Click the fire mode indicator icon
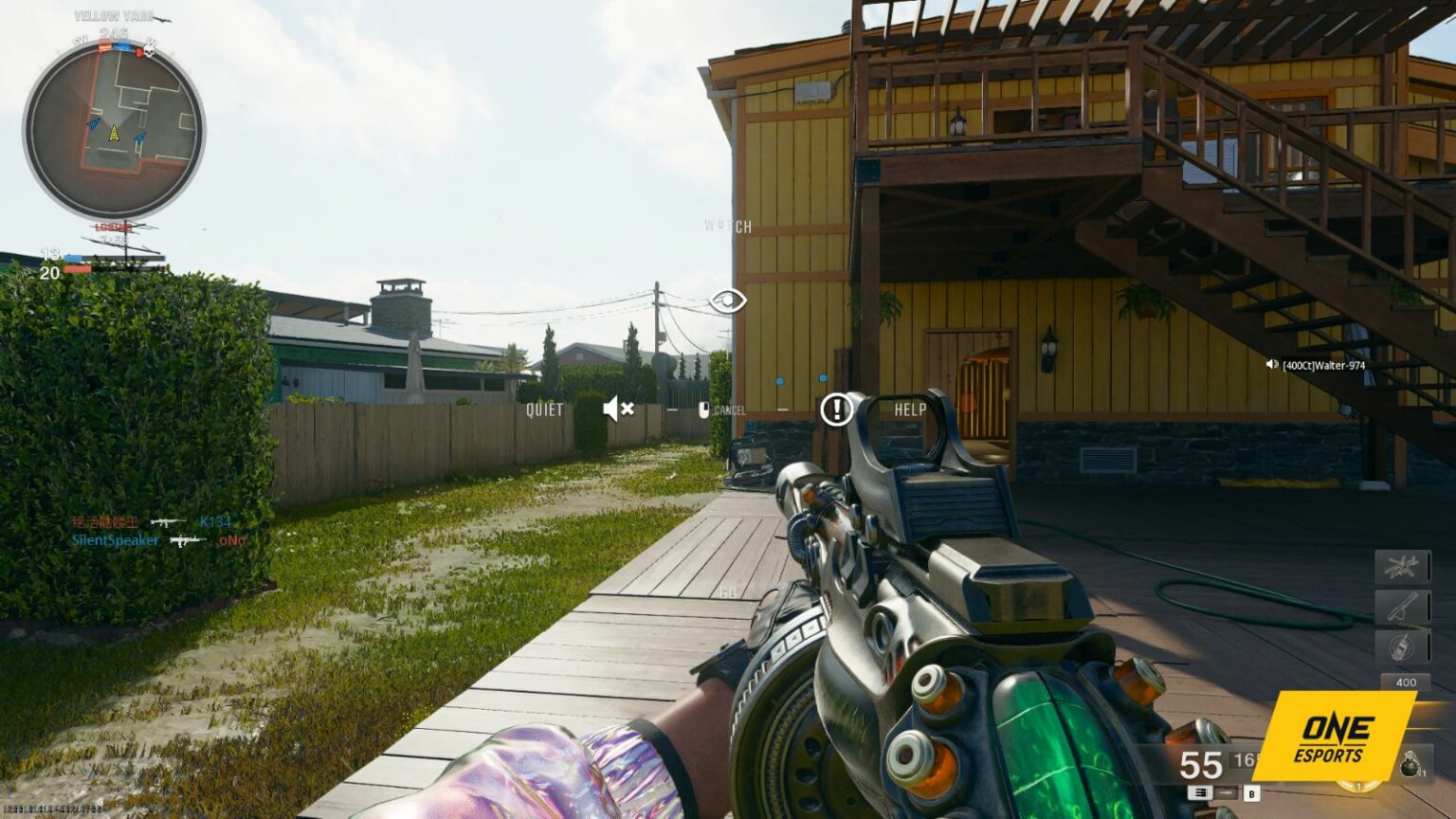This screenshot has height=819, width=1456. coord(1201,794)
